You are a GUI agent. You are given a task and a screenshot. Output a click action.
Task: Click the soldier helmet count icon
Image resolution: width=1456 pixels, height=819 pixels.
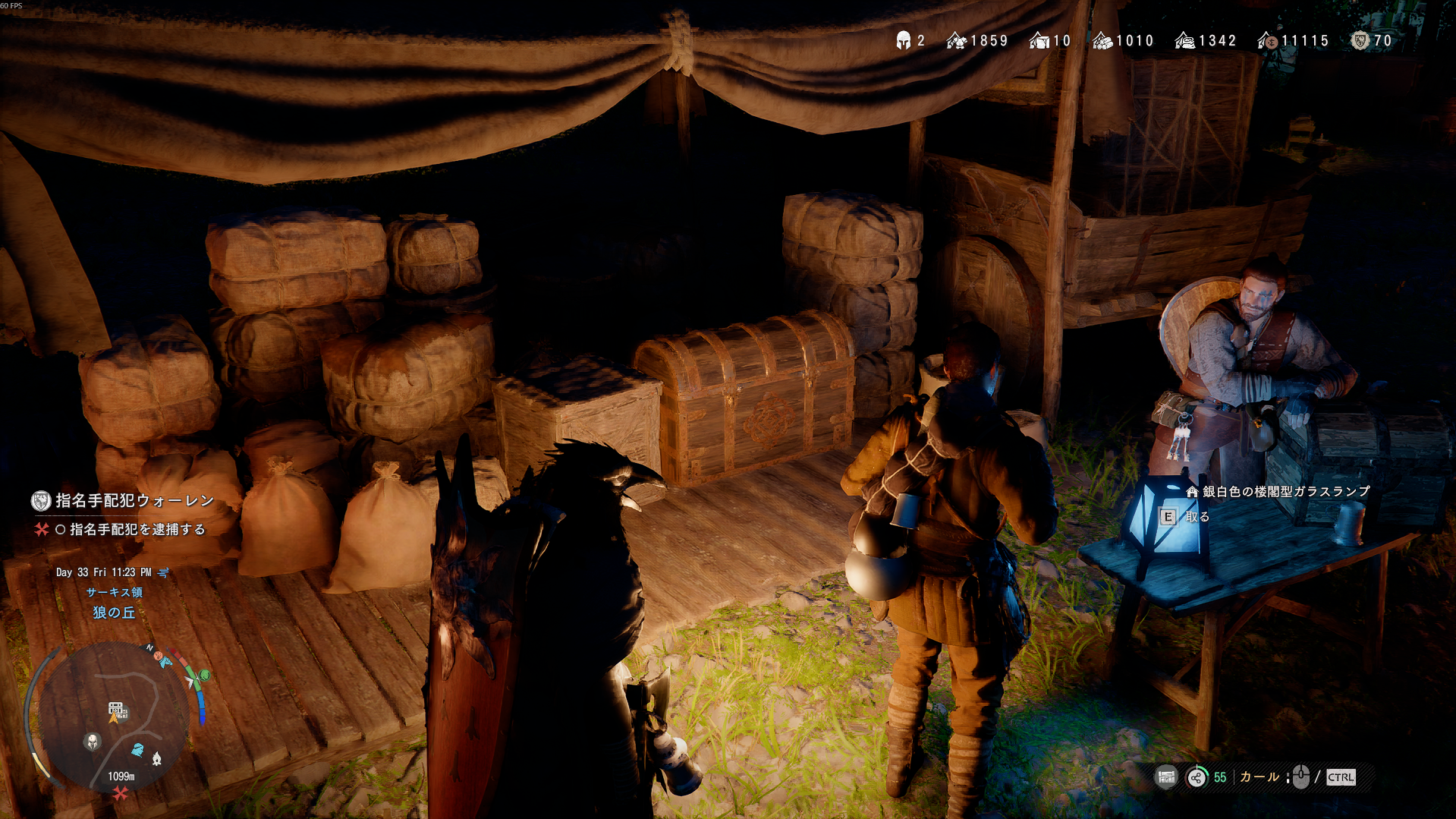903,41
